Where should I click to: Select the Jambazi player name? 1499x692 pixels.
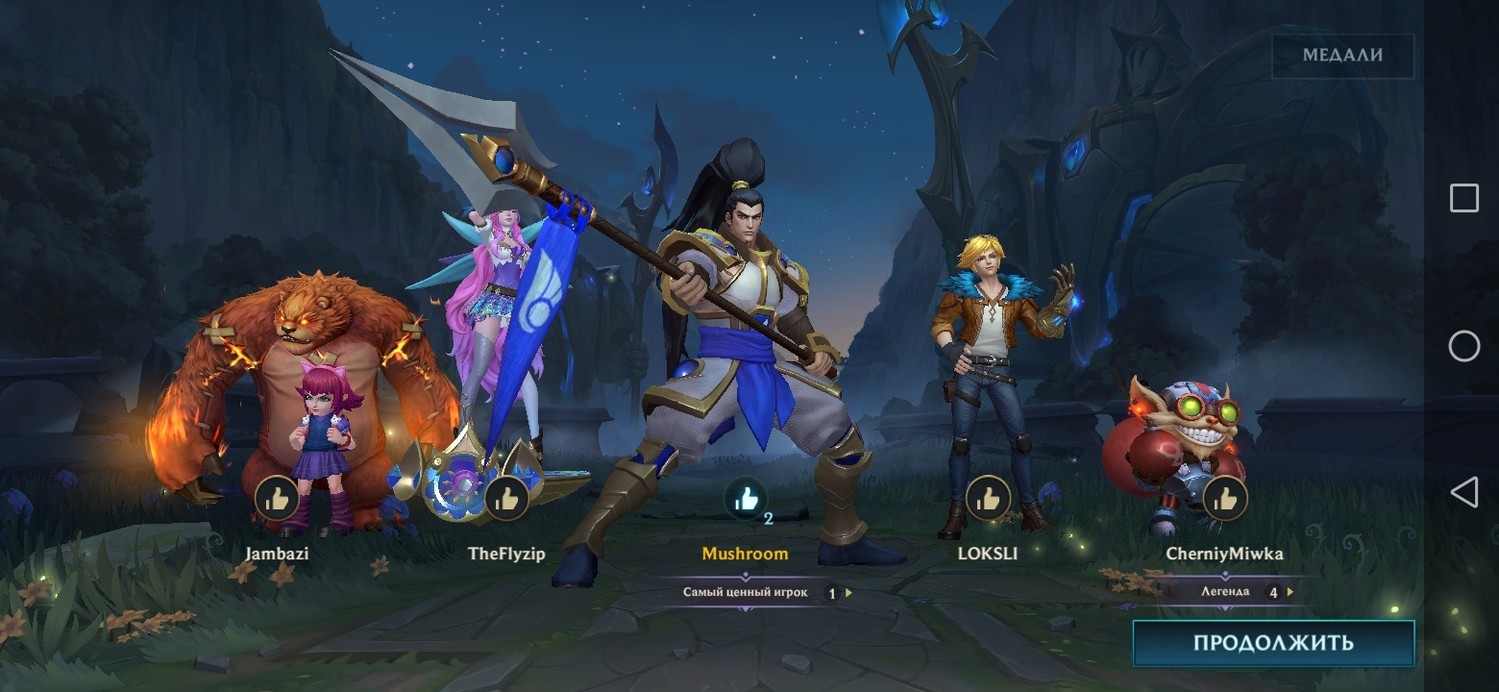point(277,553)
